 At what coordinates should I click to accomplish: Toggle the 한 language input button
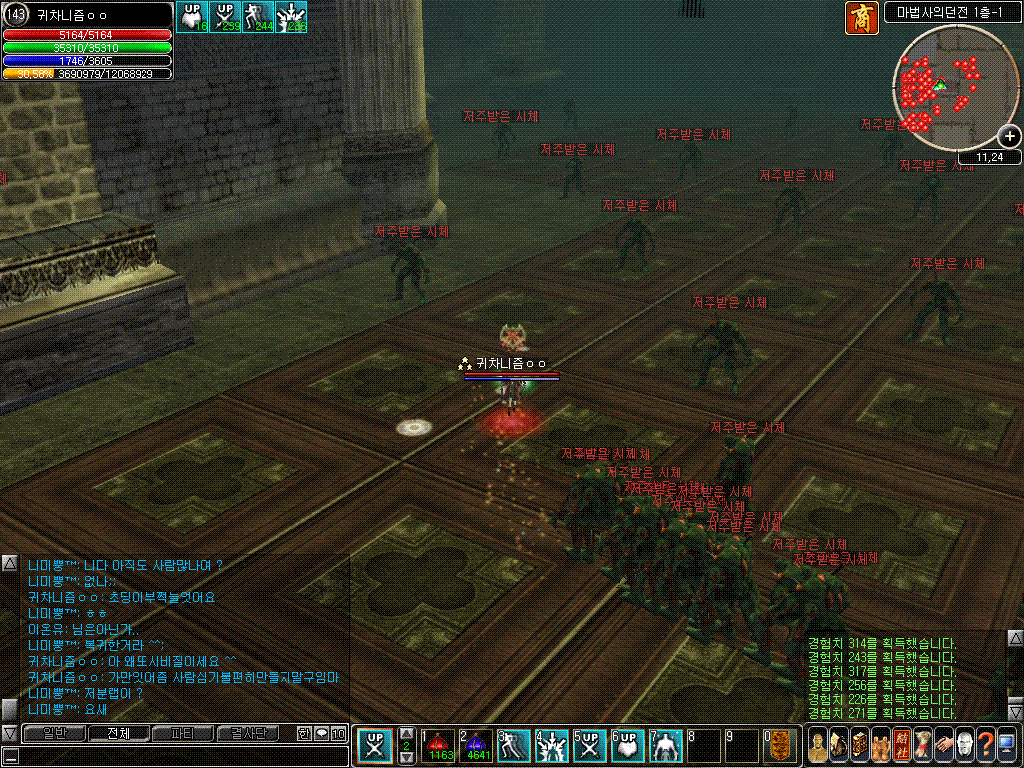click(x=304, y=733)
